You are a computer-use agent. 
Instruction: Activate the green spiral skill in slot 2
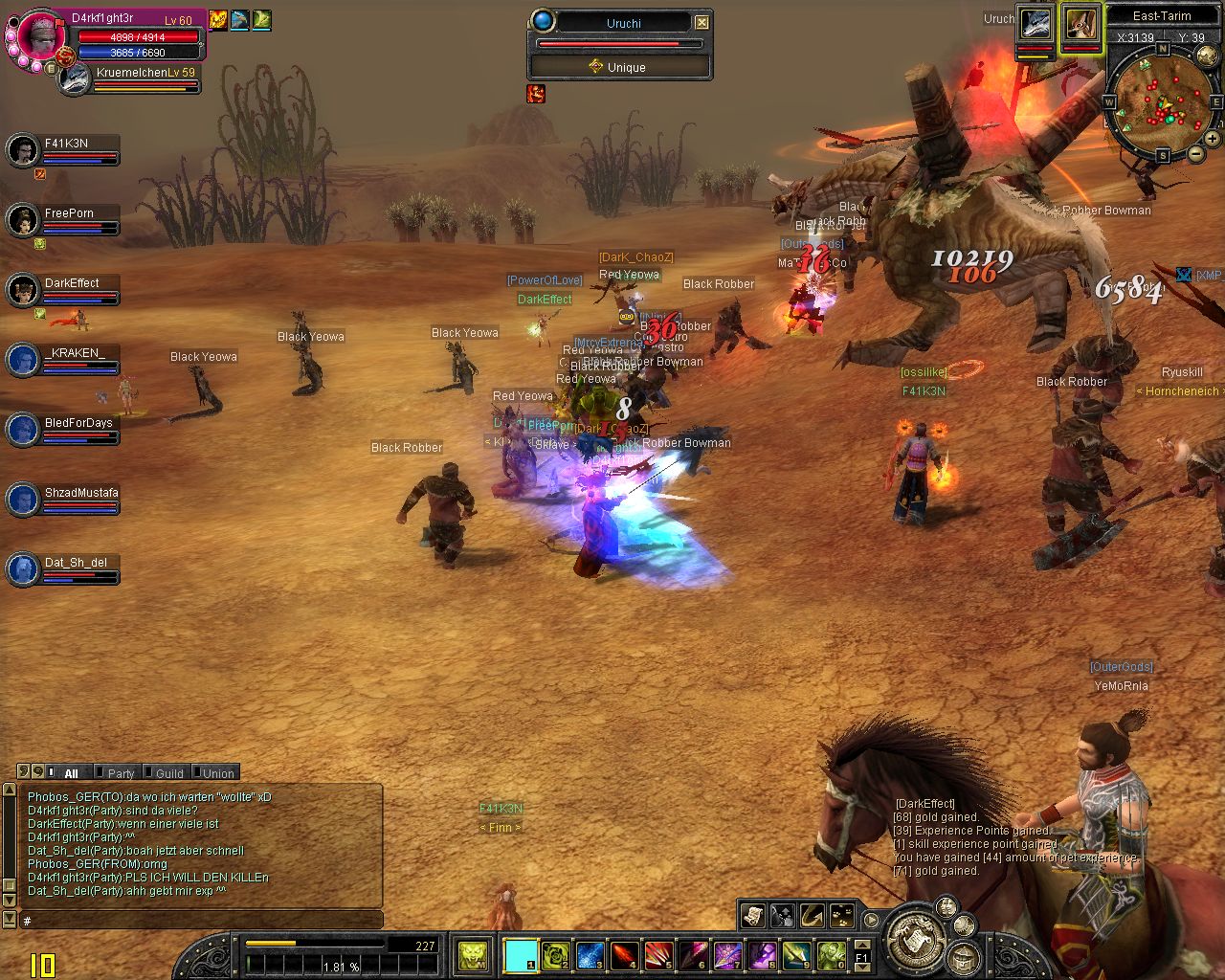[x=555, y=954]
